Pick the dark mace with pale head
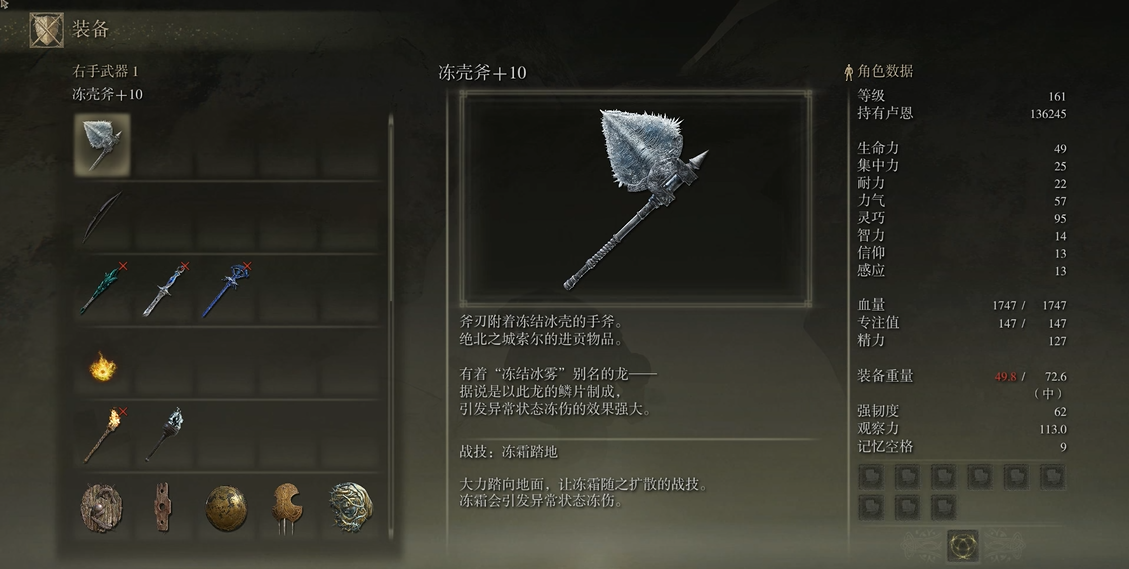The height and width of the screenshot is (569, 1129). pos(165,434)
